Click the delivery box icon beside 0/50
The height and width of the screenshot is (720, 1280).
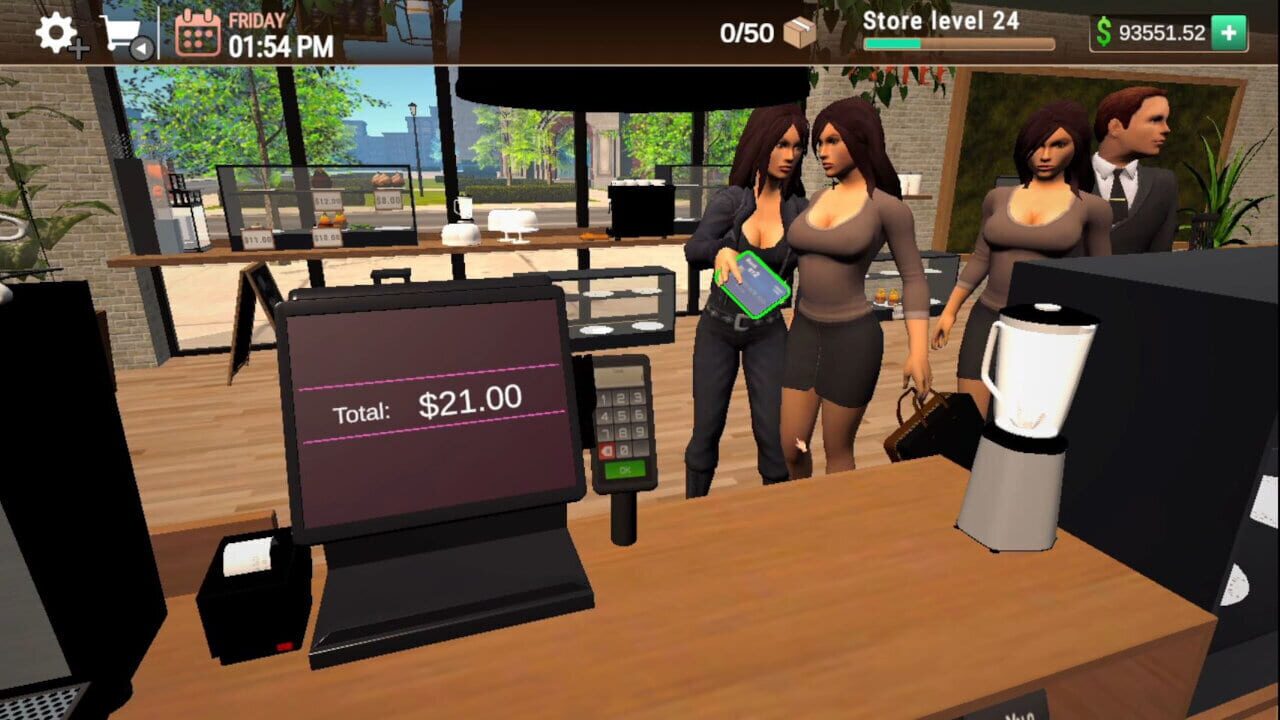(x=797, y=32)
